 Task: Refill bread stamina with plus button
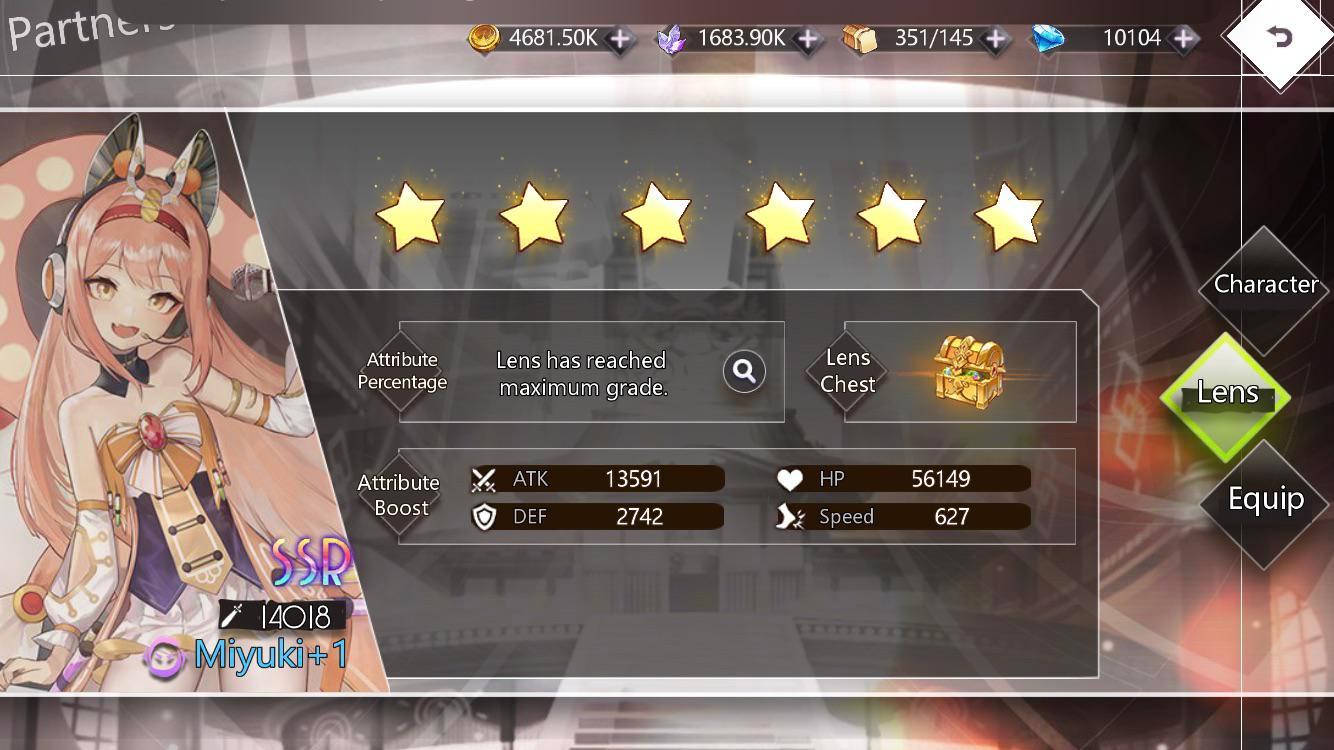click(995, 39)
